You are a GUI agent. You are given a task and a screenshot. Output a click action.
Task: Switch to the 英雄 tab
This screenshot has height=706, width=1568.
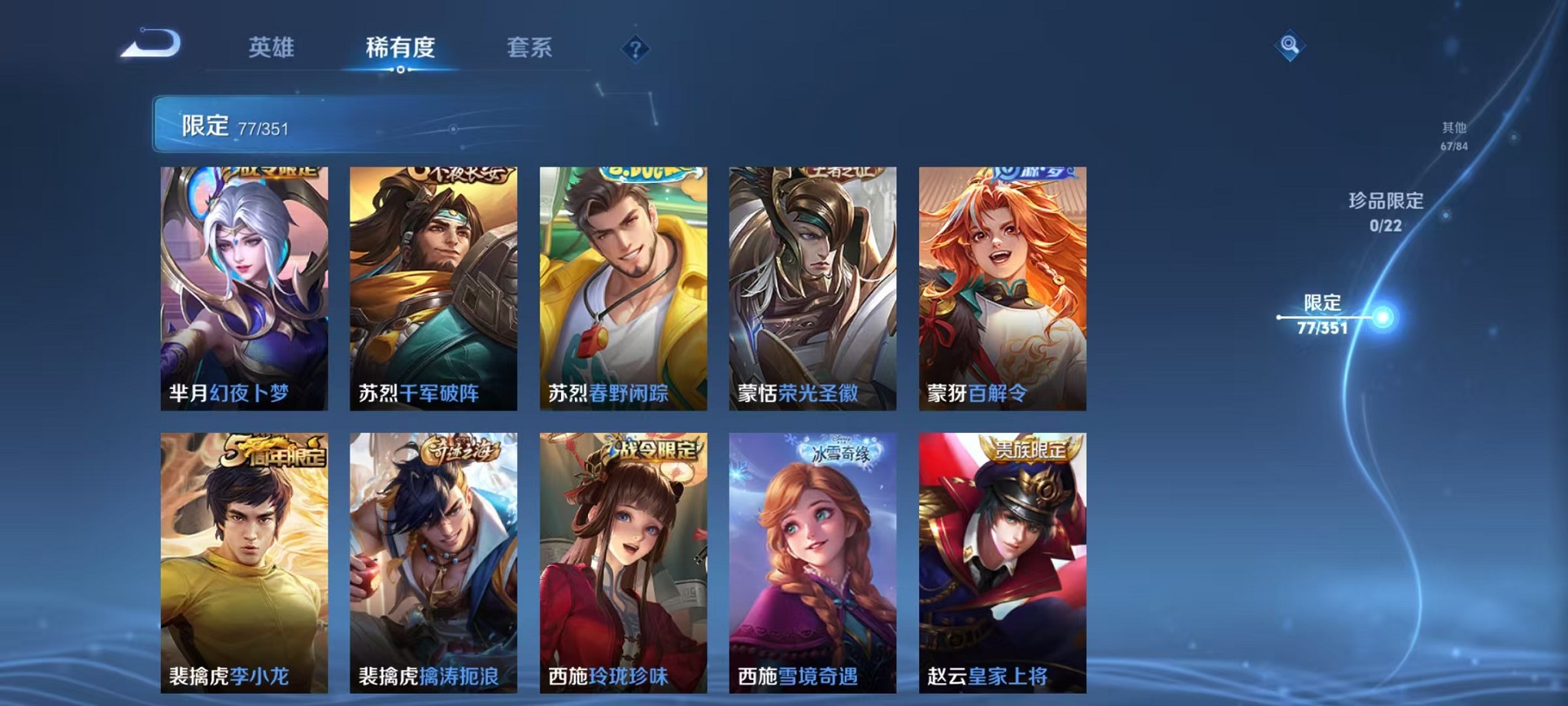pyautogui.click(x=269, y=48)
